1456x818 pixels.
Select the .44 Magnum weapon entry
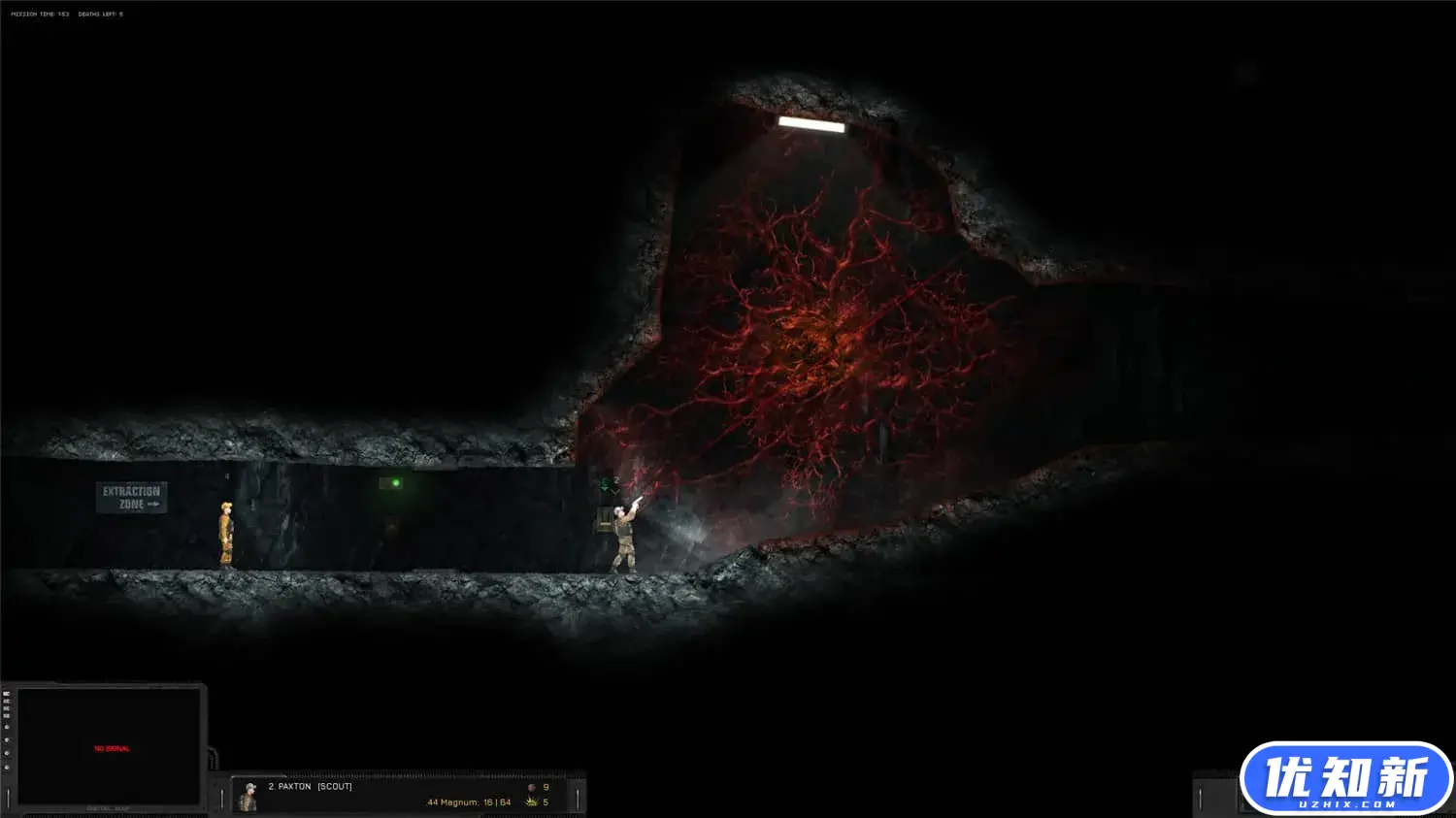(468, 802)
